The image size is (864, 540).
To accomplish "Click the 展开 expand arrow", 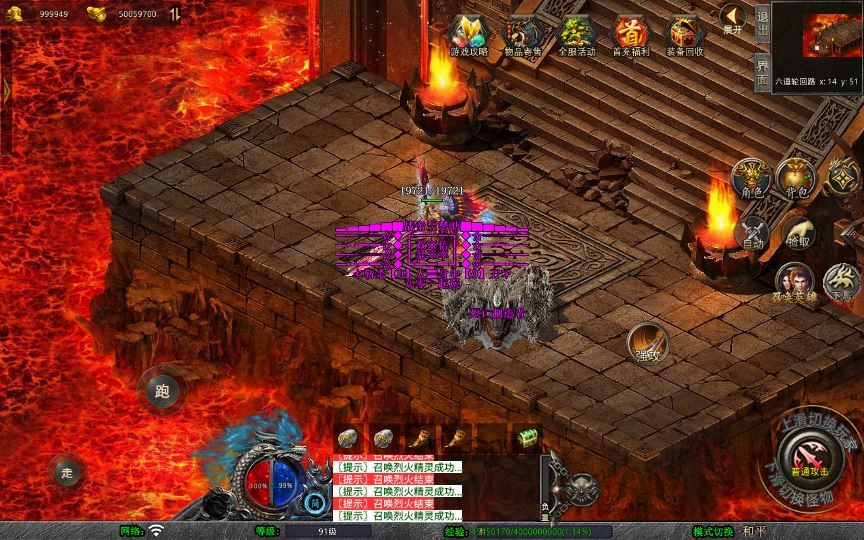I will click(x=733, y=19).
